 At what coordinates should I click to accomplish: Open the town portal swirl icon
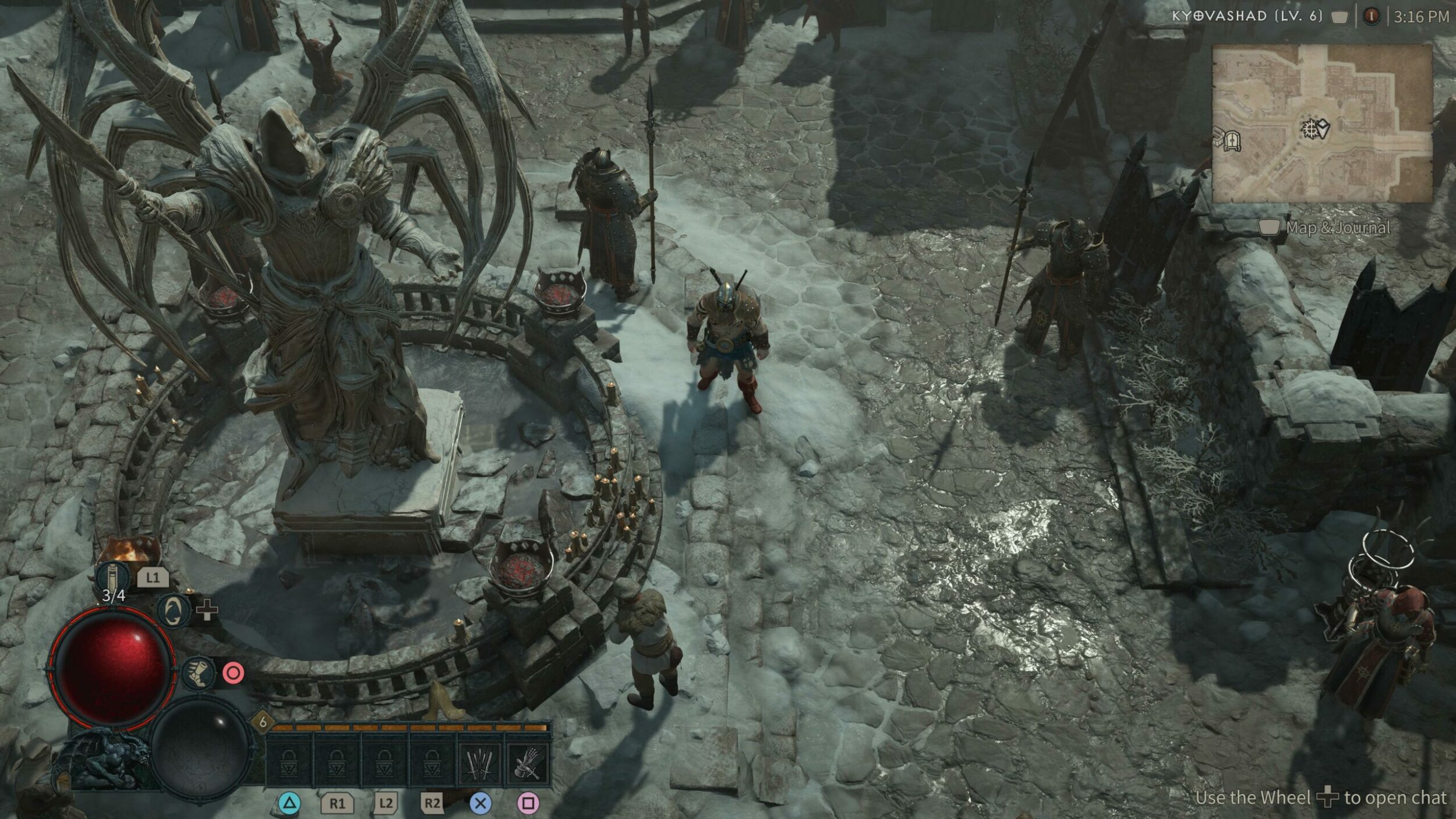point(174,612)
